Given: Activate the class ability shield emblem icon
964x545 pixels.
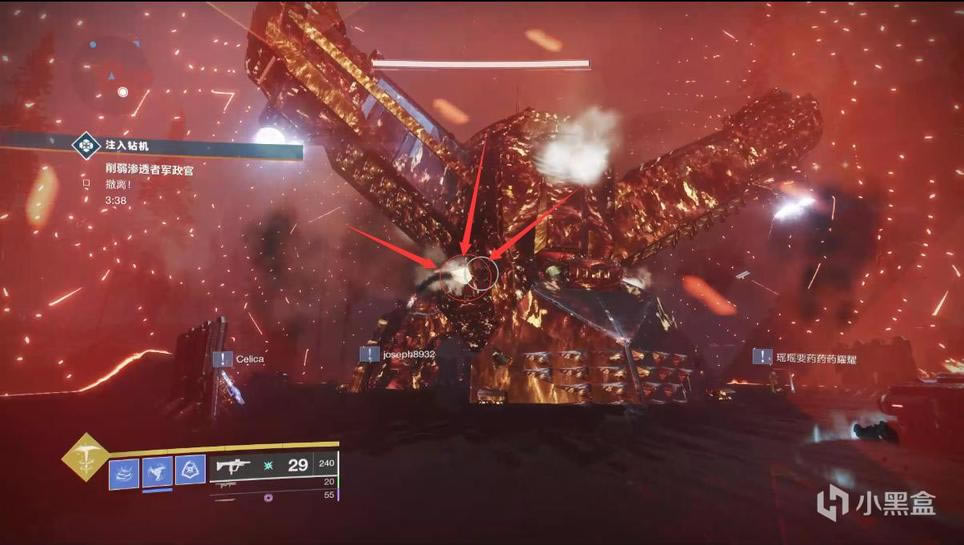Looking at the screenshot, I should [x=190, y=471].
